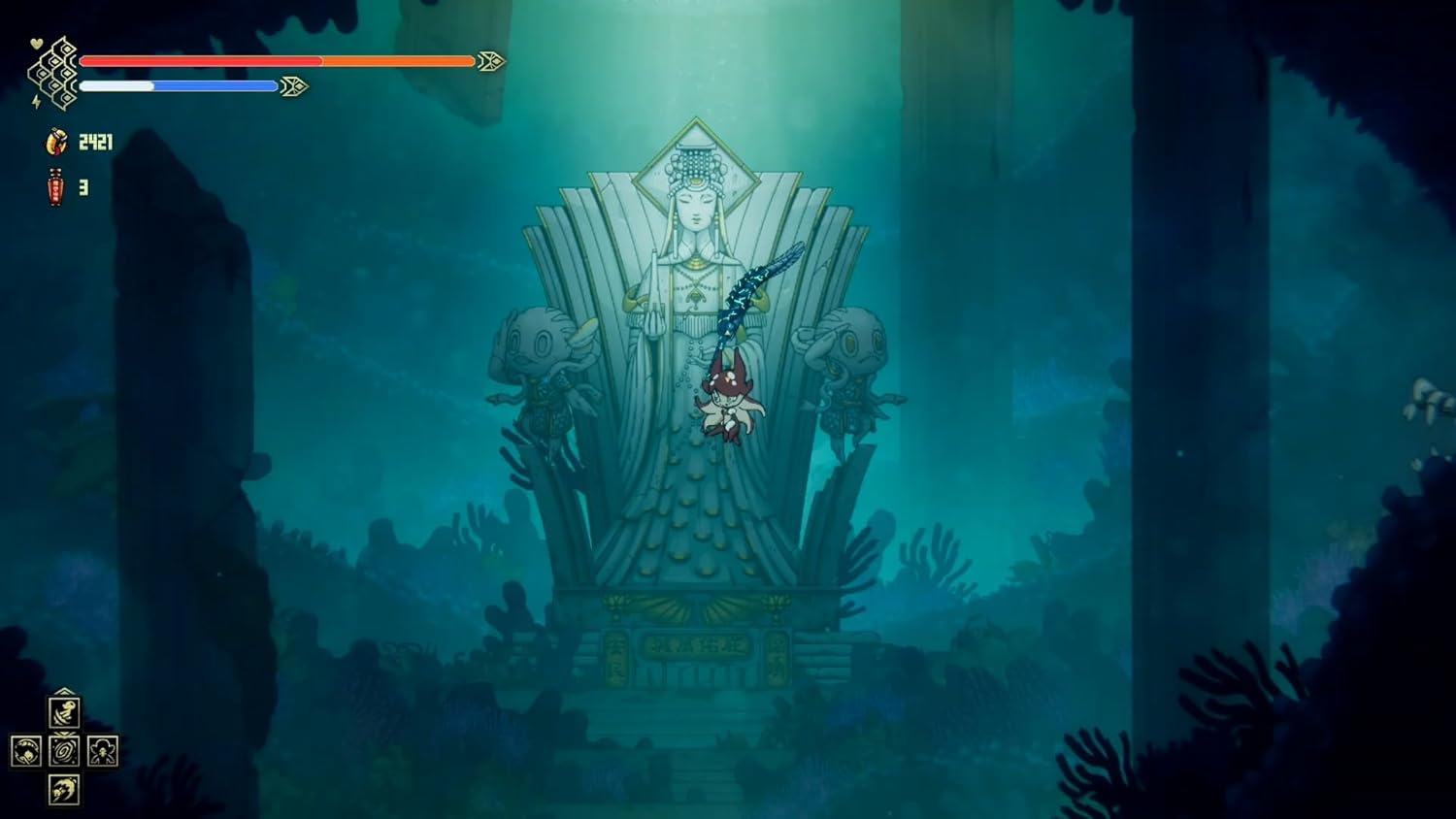
Task: Click the heart icon above the health bar
Action: point(35,44)
